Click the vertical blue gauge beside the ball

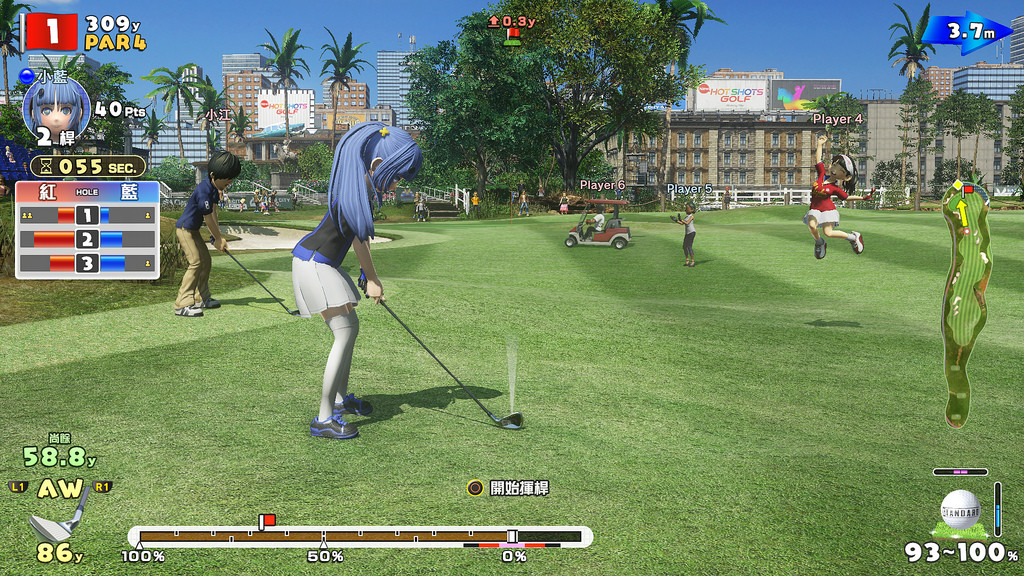[x=997, y=509]
